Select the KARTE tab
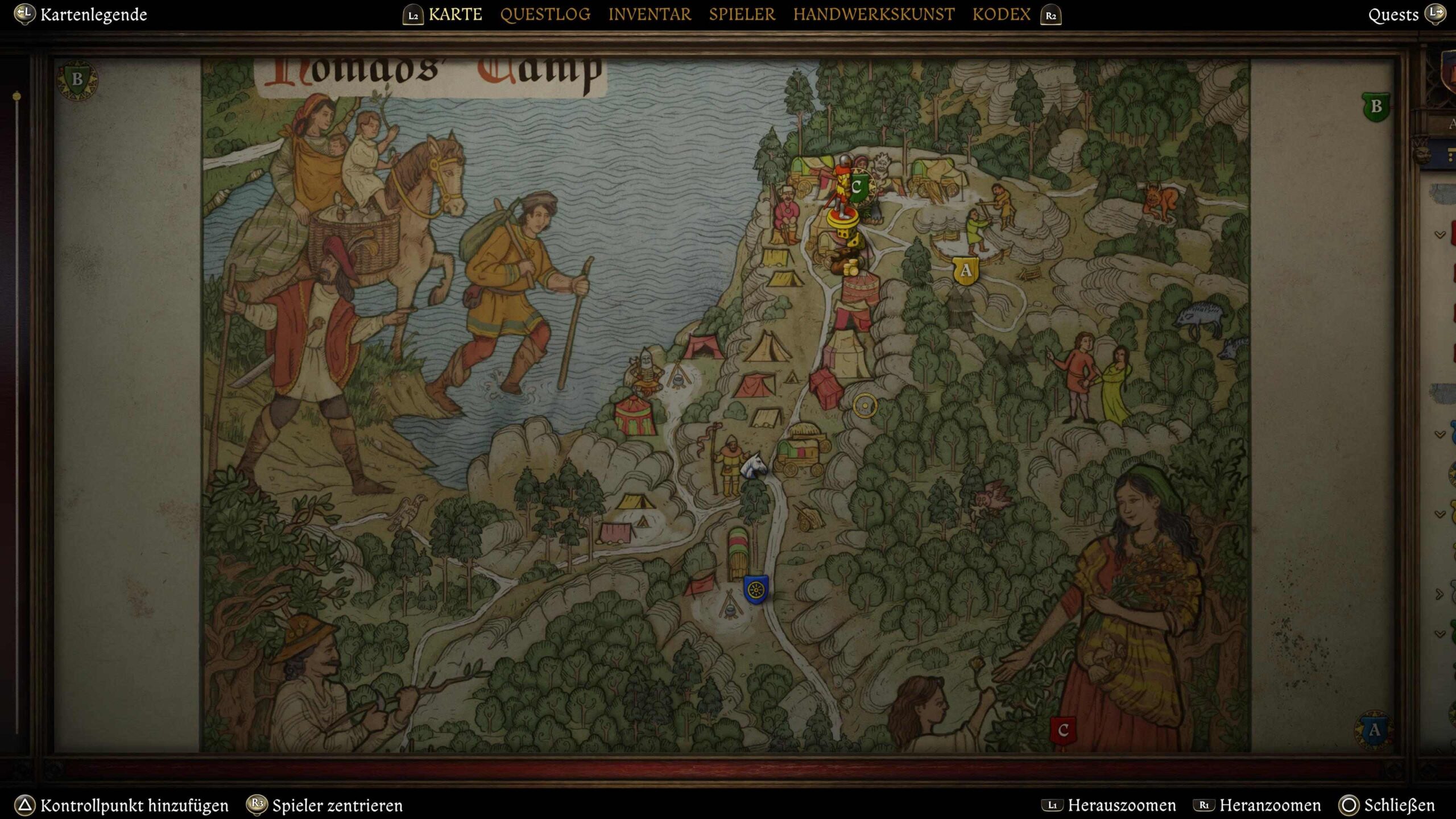Screen dimensions: 1456x819 (455, 14)
